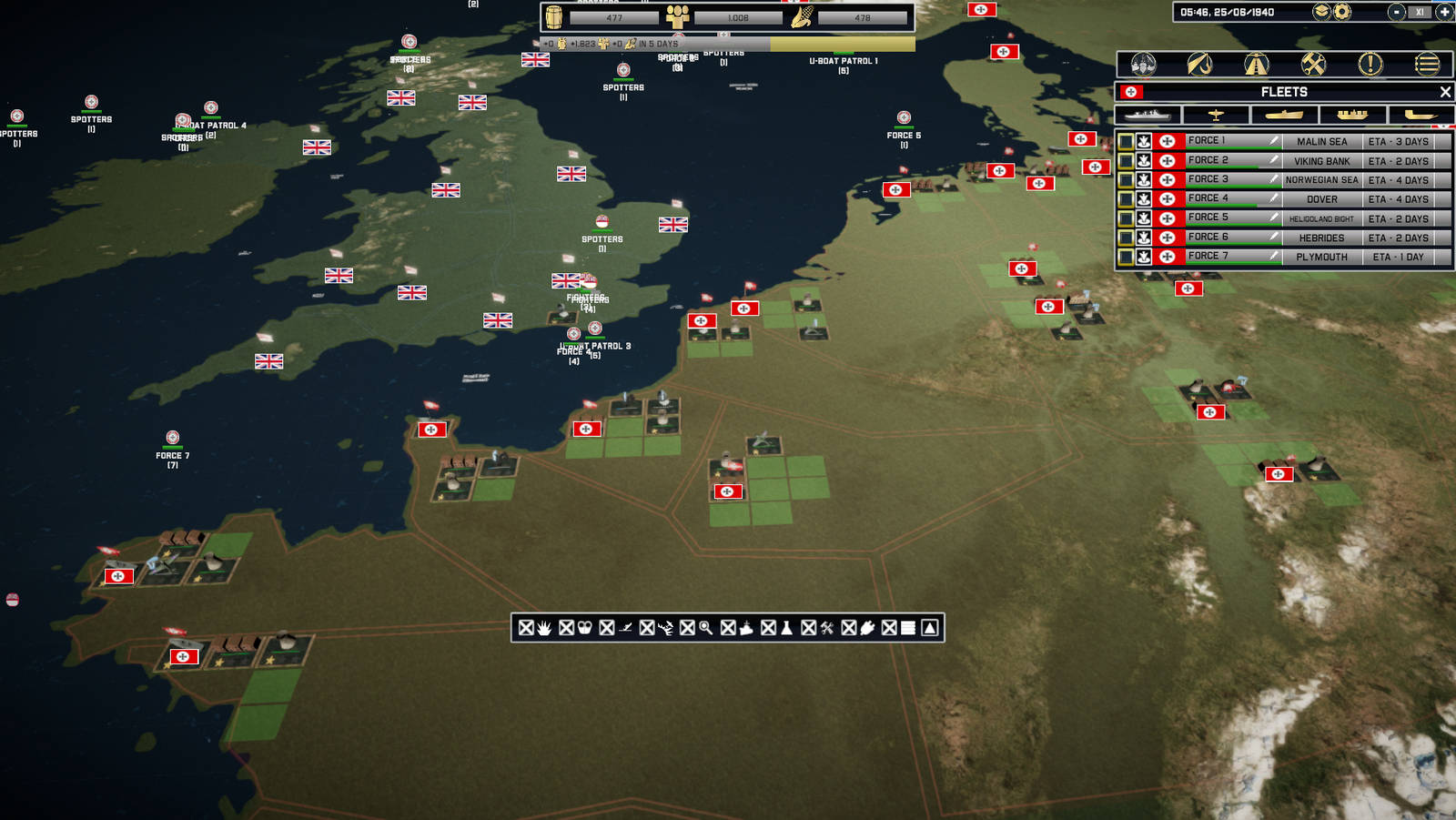Rename Force 2 using its pencil icon
The height and width of the screenshot is (820, 1456).
click(x=1273, y=160)
